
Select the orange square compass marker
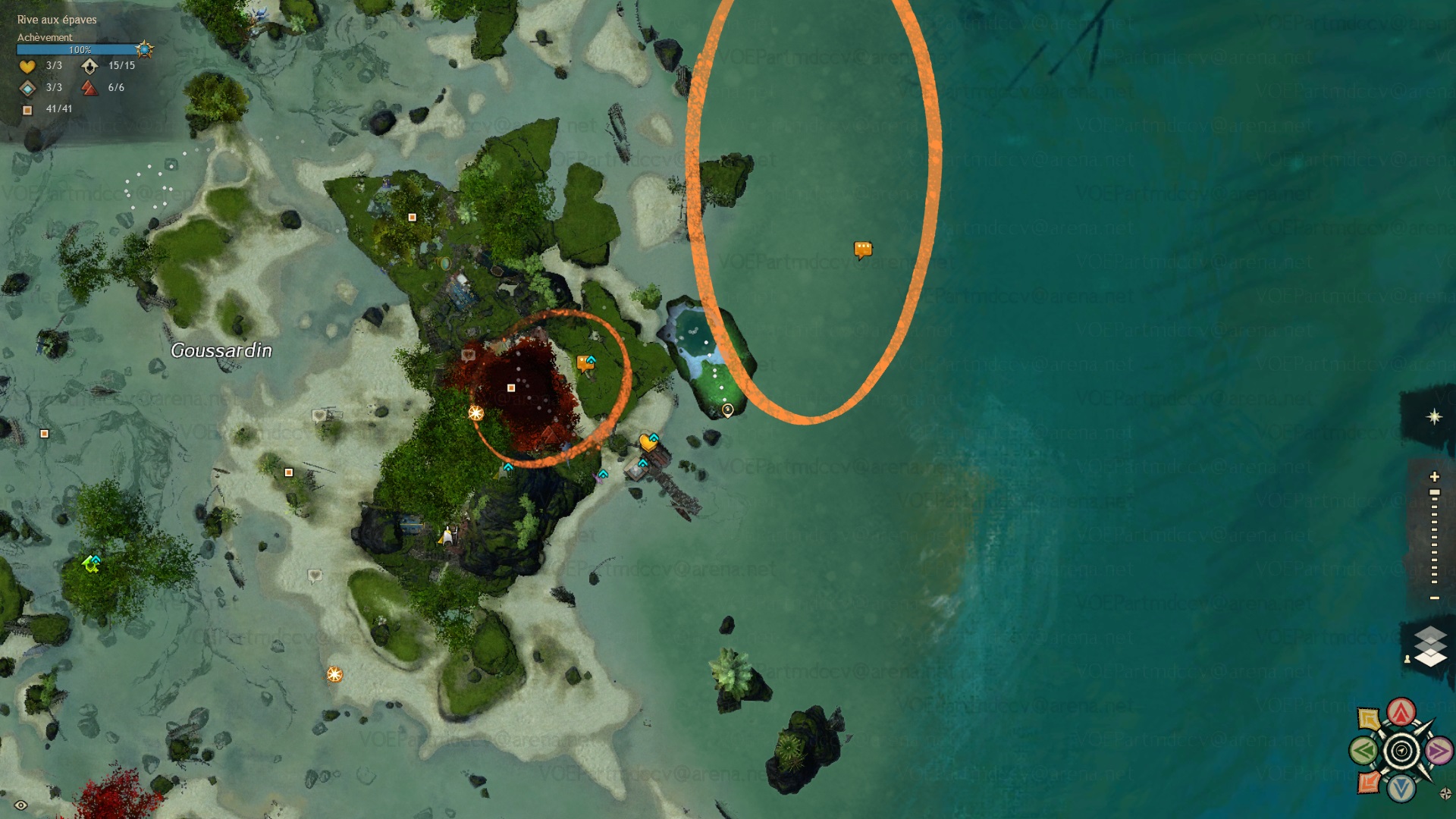(1369, 781)
